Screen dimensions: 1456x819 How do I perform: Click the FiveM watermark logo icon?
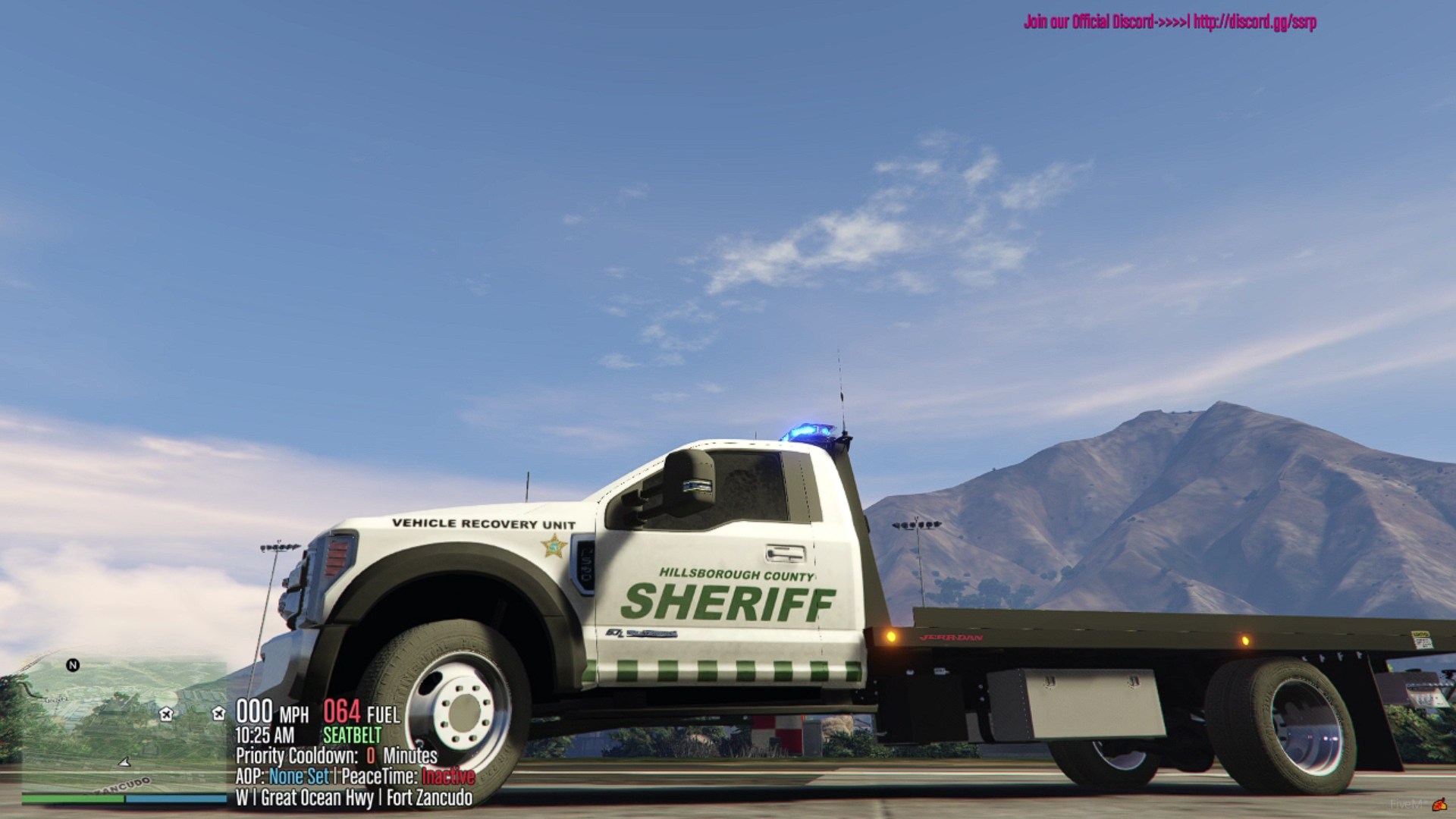(x=1439, y=805)
